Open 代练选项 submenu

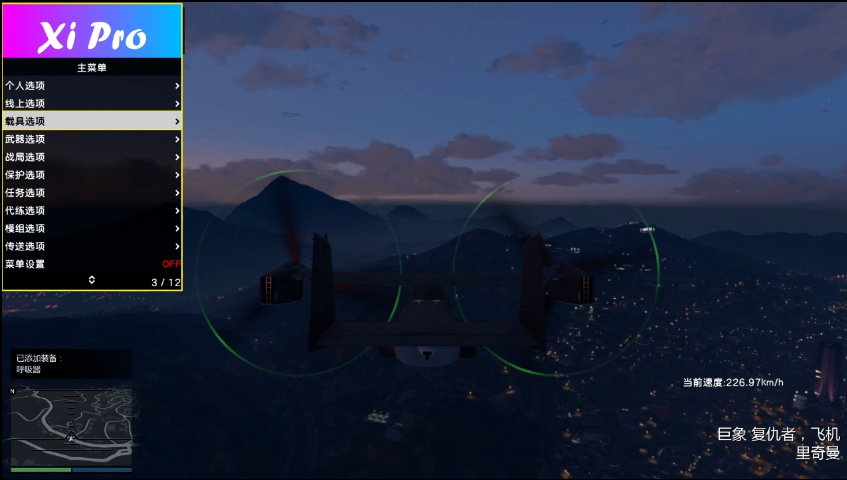(92, 210)
